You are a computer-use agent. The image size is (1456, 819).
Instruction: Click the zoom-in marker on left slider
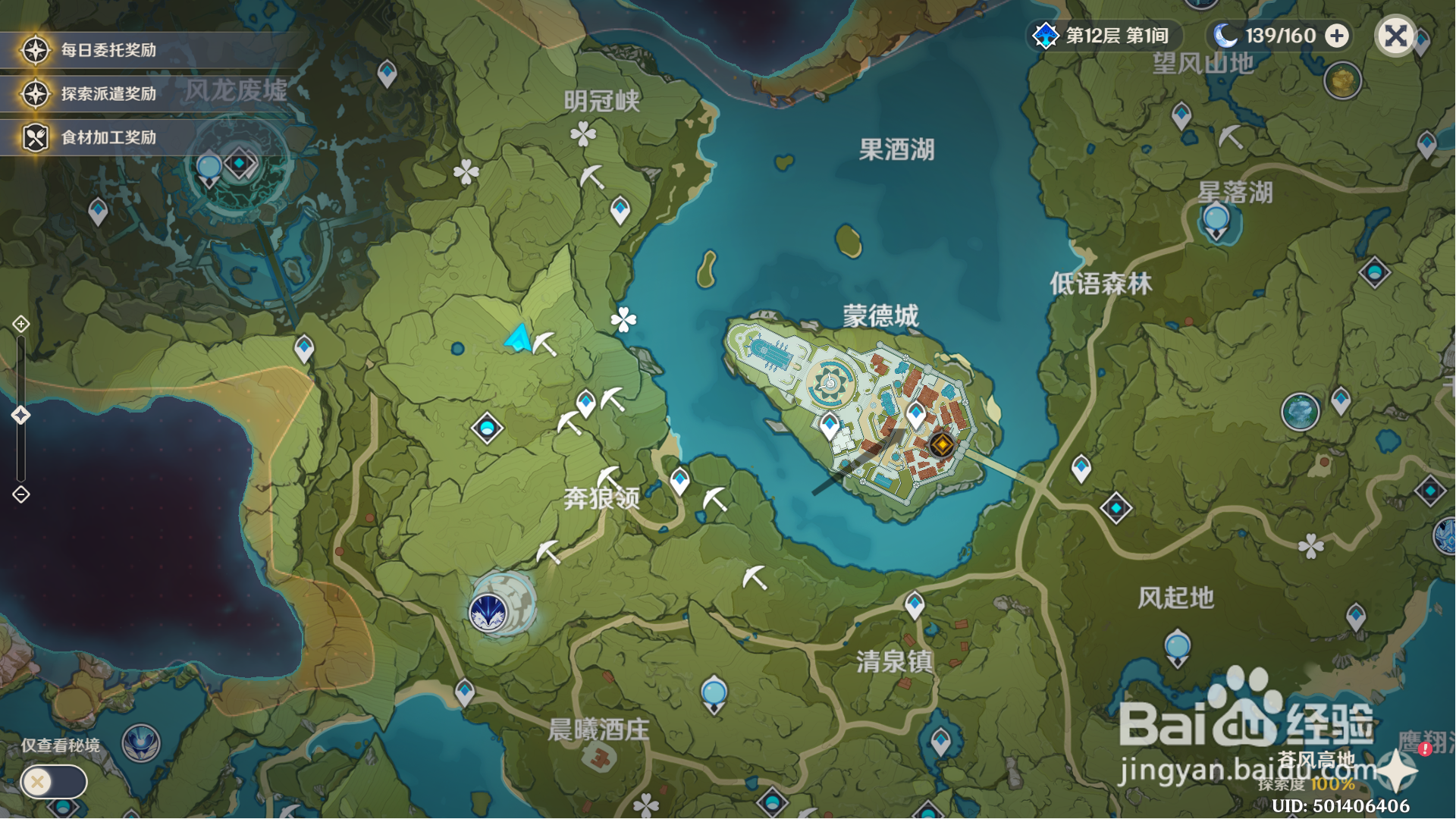click(x=20, y=325)
